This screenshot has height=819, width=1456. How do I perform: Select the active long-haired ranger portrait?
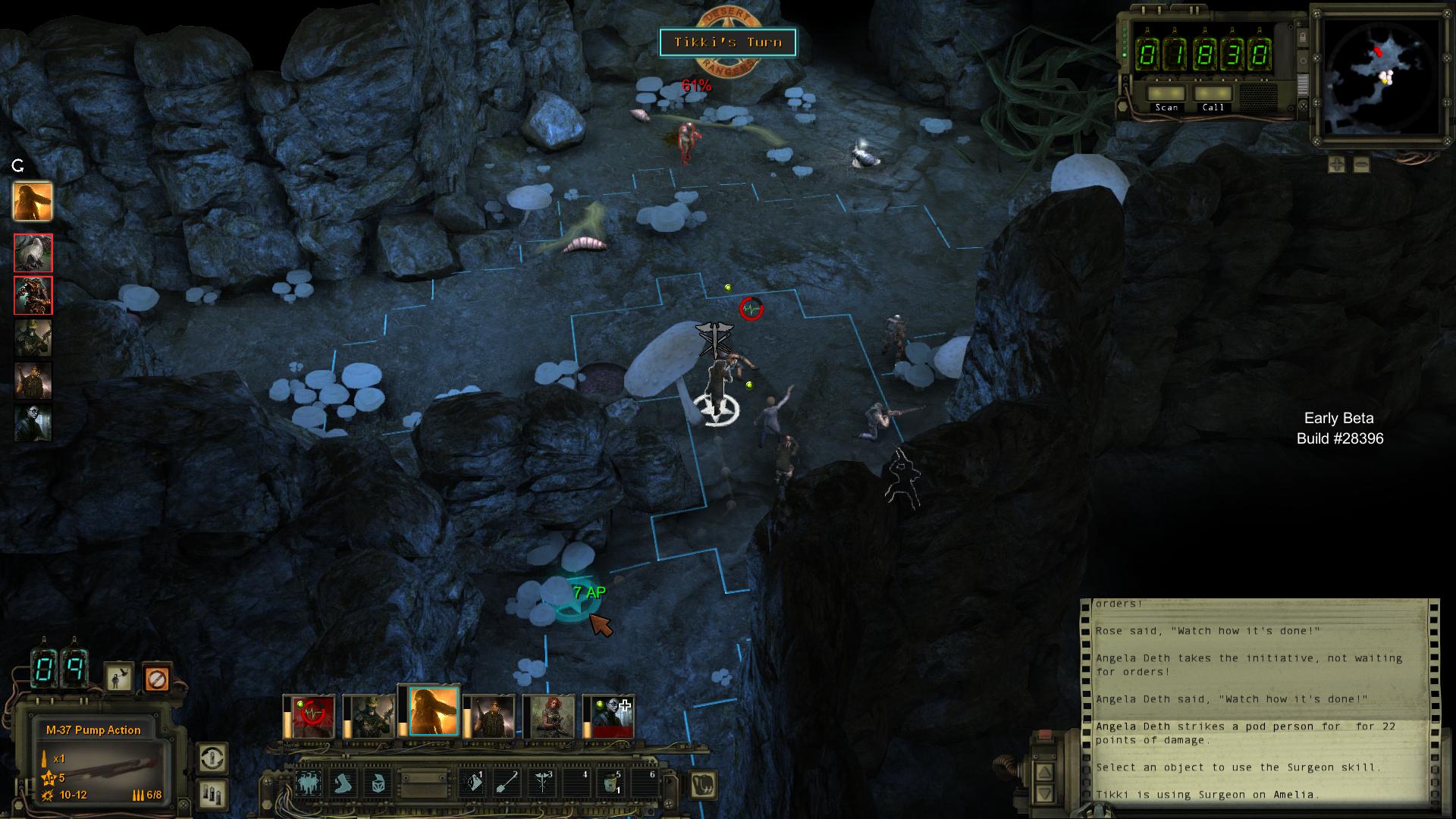[x=433, y=712]
